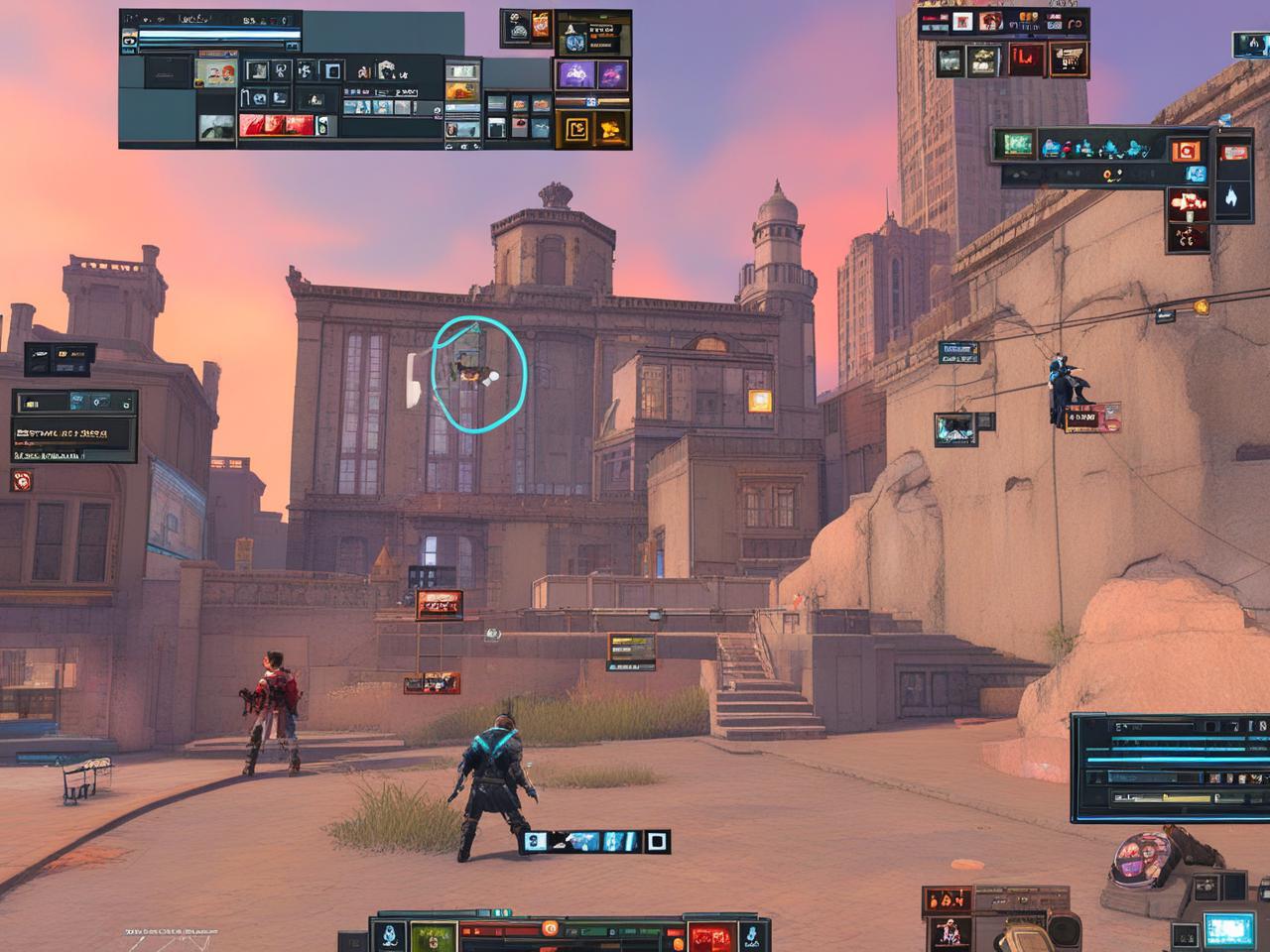Select the red circular badge icon on the left
The width and height of the screenshot is (1270, 952).
tap(22, 481)
